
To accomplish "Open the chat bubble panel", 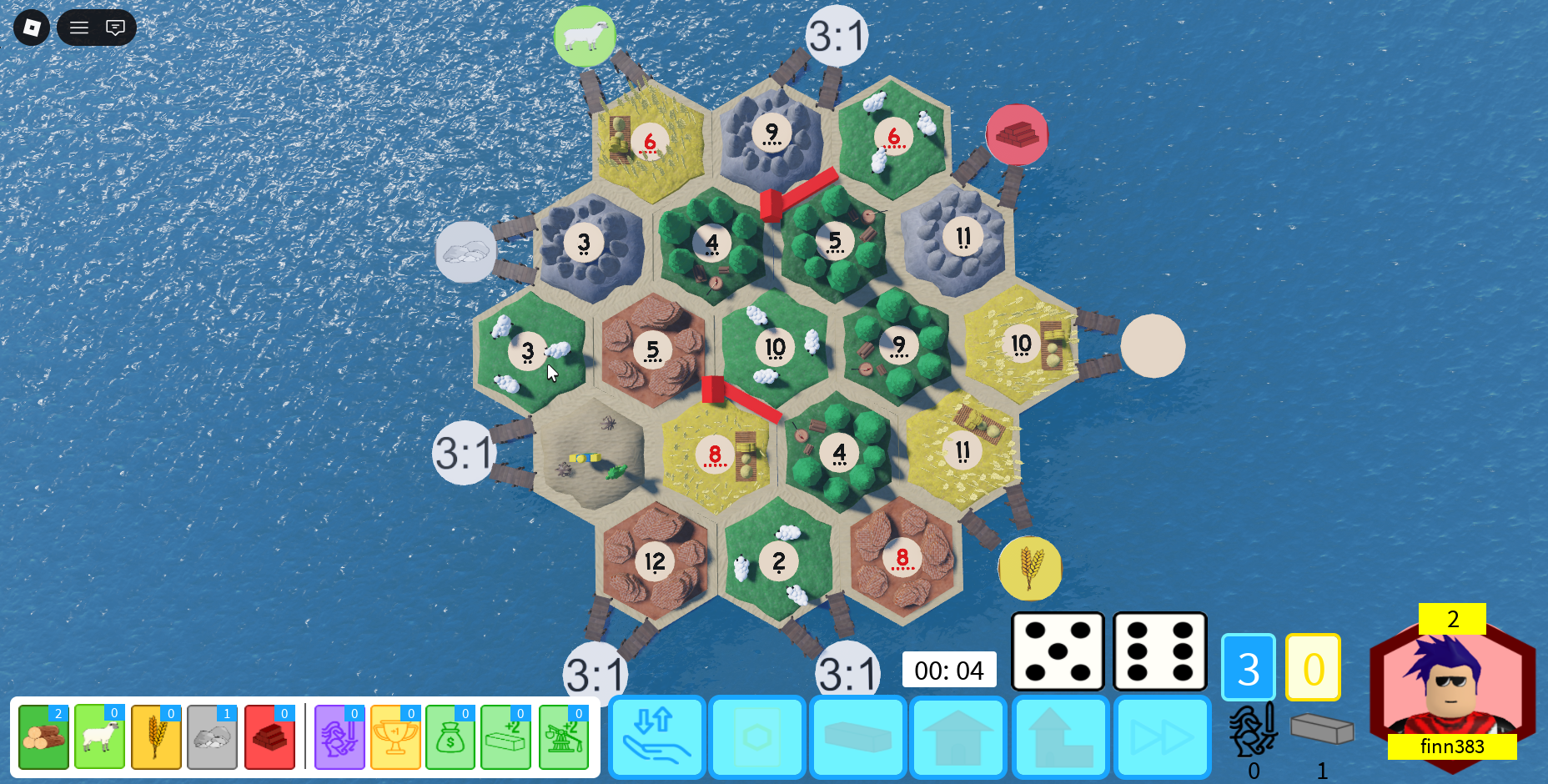I will pos(116,28).
